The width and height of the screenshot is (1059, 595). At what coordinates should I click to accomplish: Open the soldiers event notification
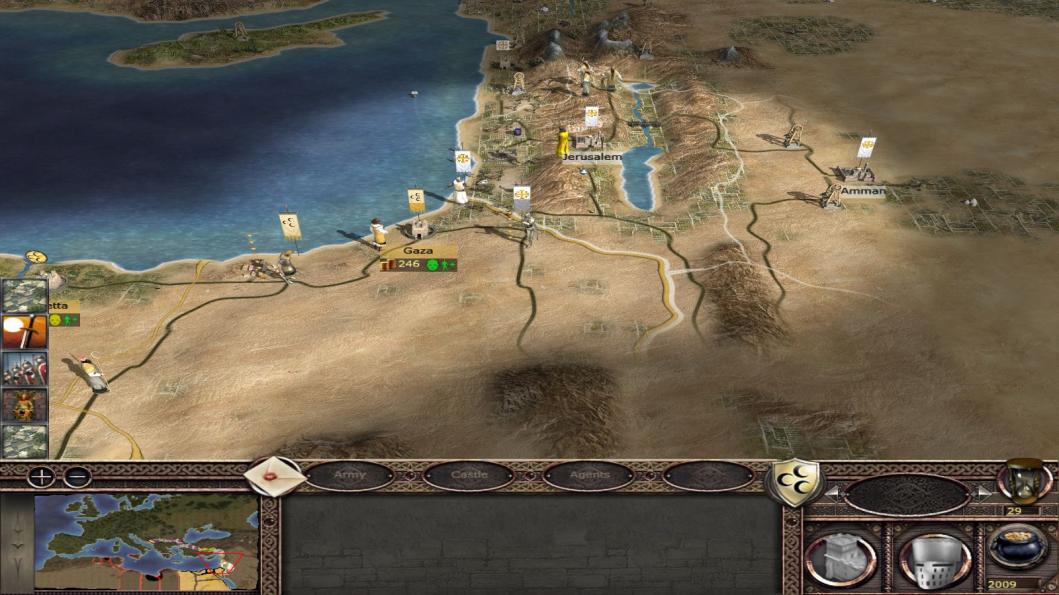coord(23,368)
